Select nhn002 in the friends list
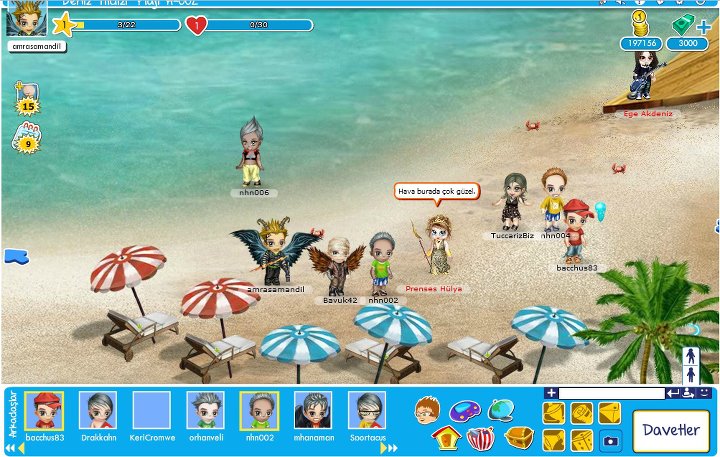 coord(260,410)
